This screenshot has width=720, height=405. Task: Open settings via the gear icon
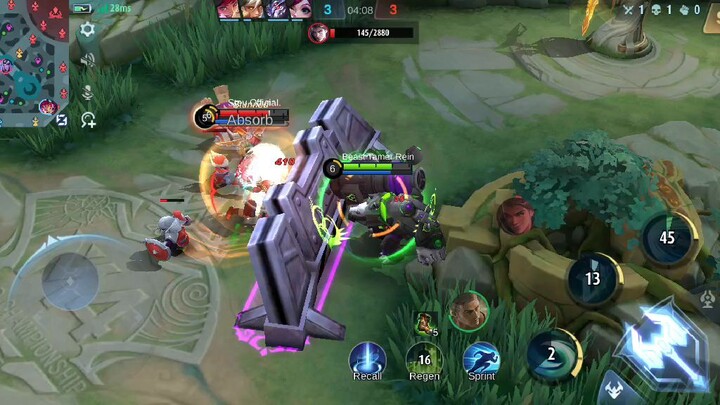coord(87,30)
